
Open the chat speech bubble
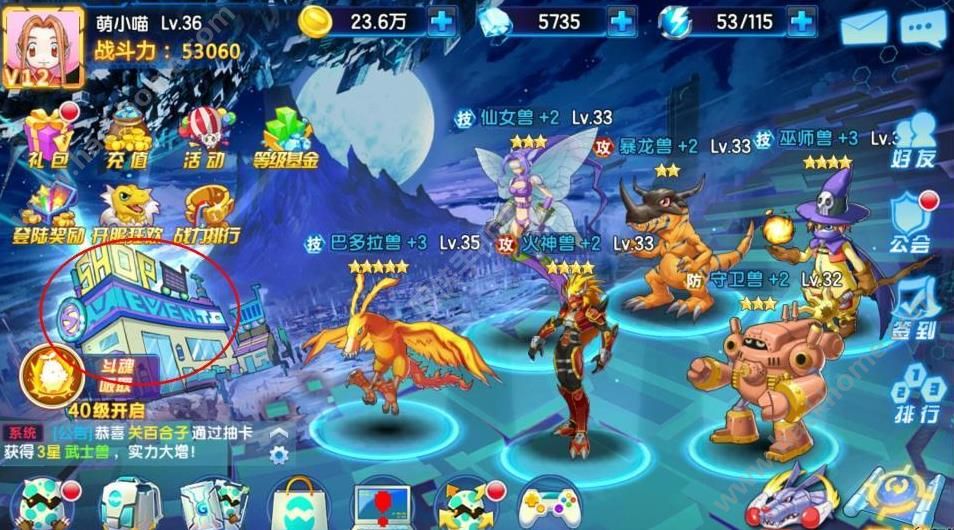pos(922,28)
